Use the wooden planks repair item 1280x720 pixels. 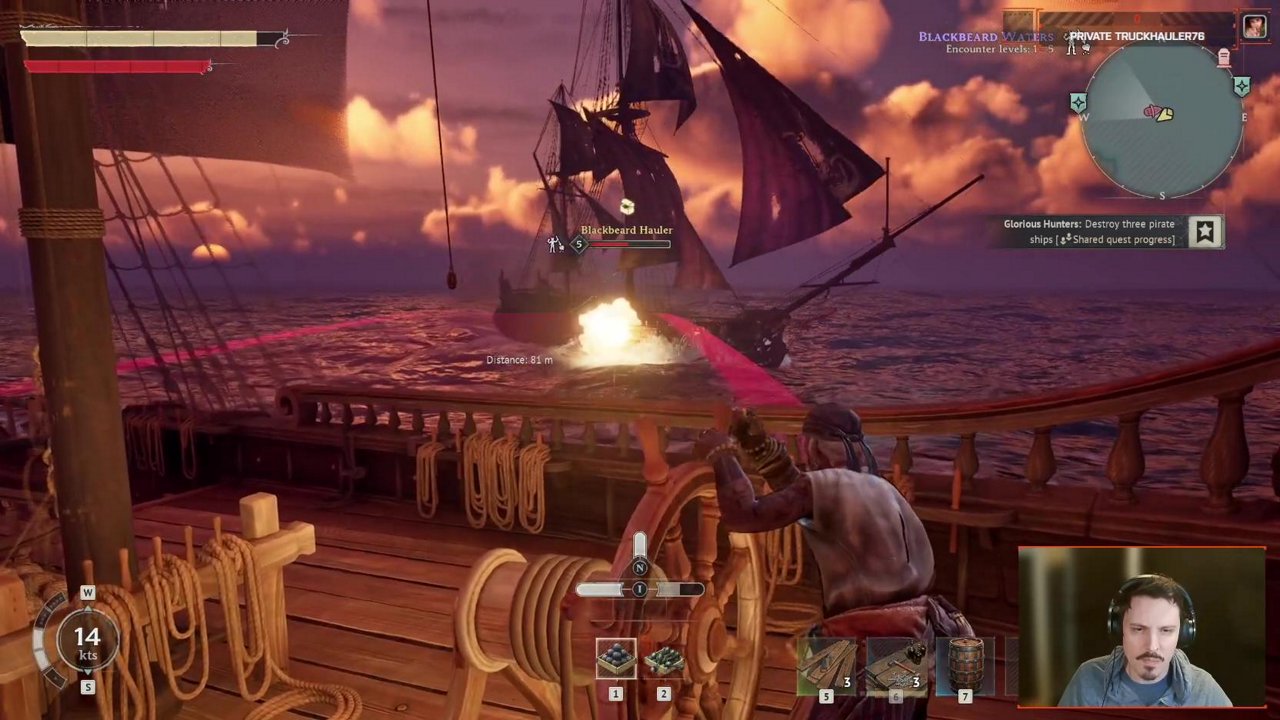click(826, 665)
